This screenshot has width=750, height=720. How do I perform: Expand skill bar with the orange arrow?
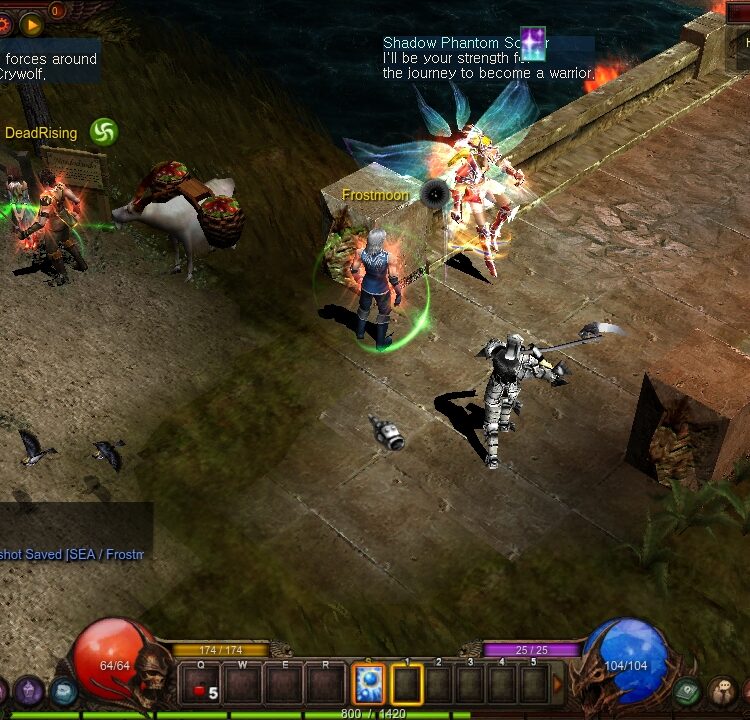pos(559,685)
